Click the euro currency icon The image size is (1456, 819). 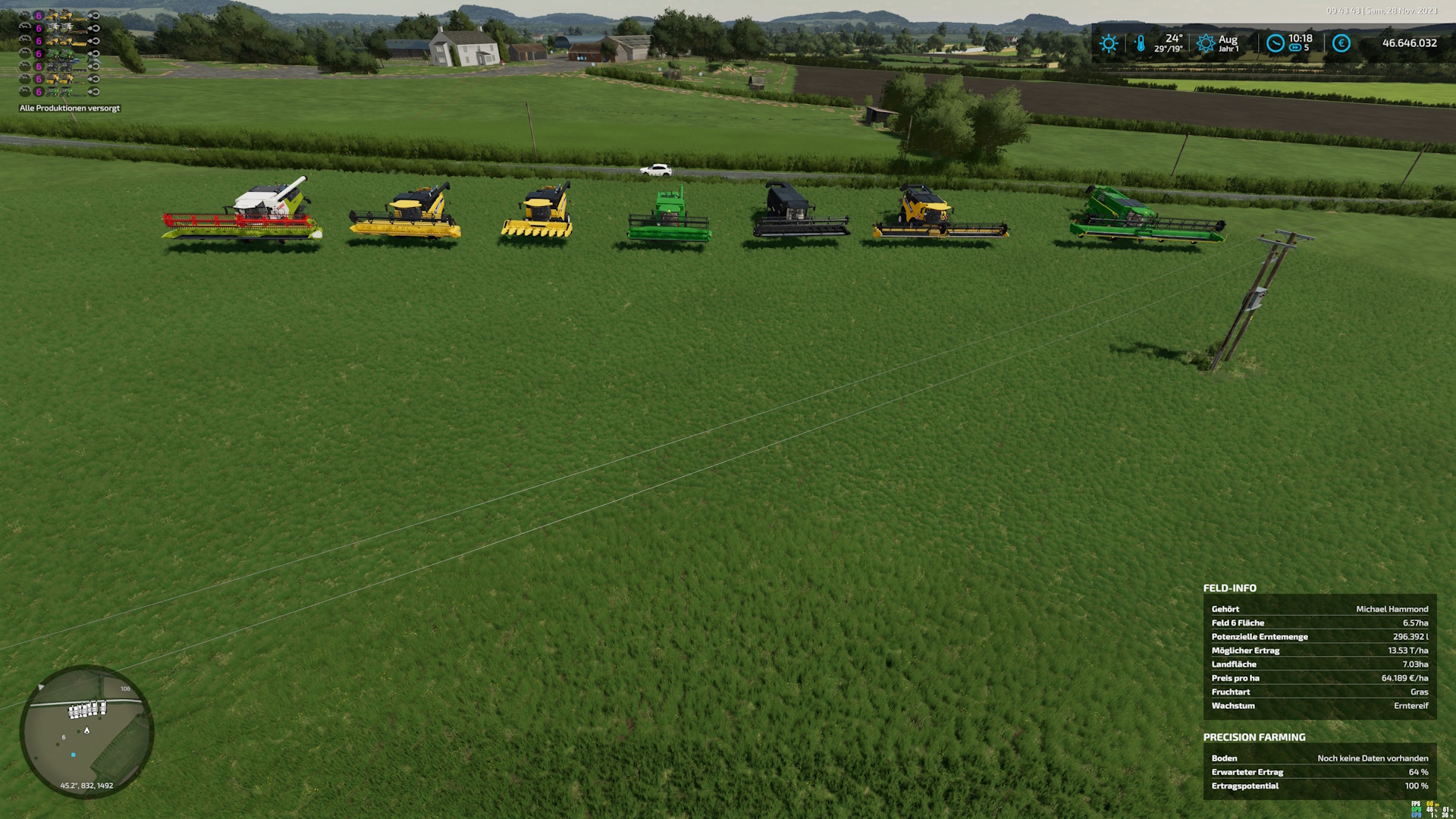click(x=1342, y=43)
